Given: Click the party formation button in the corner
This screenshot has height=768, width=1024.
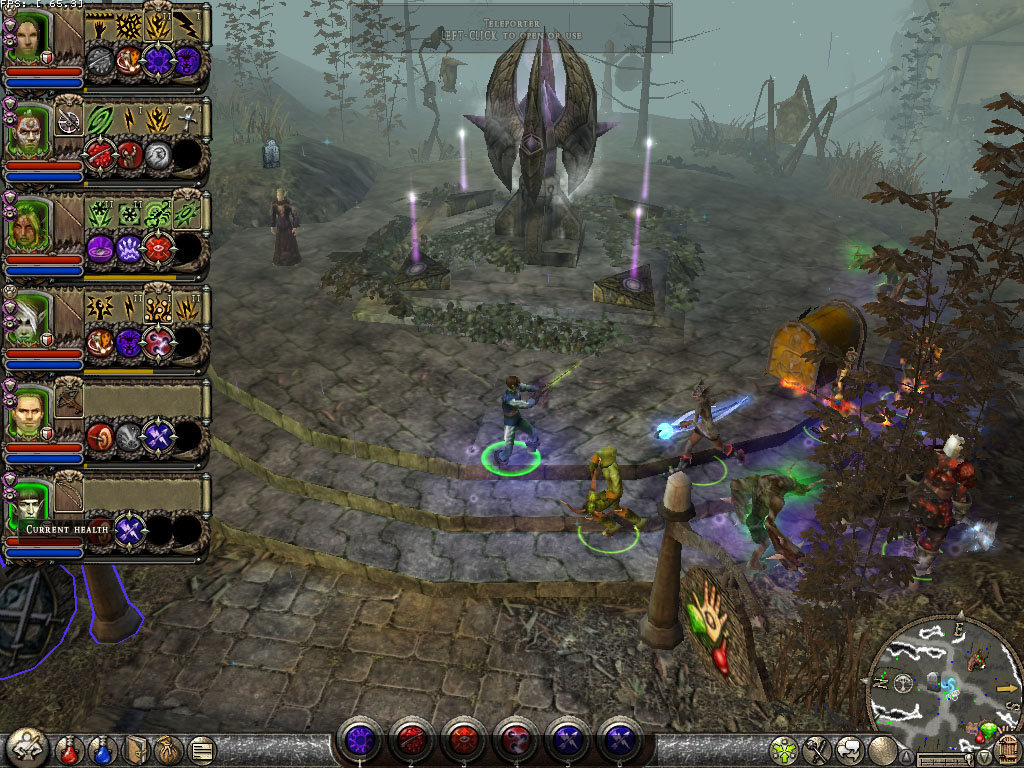Looking at the screenshot, I should 26,746.
